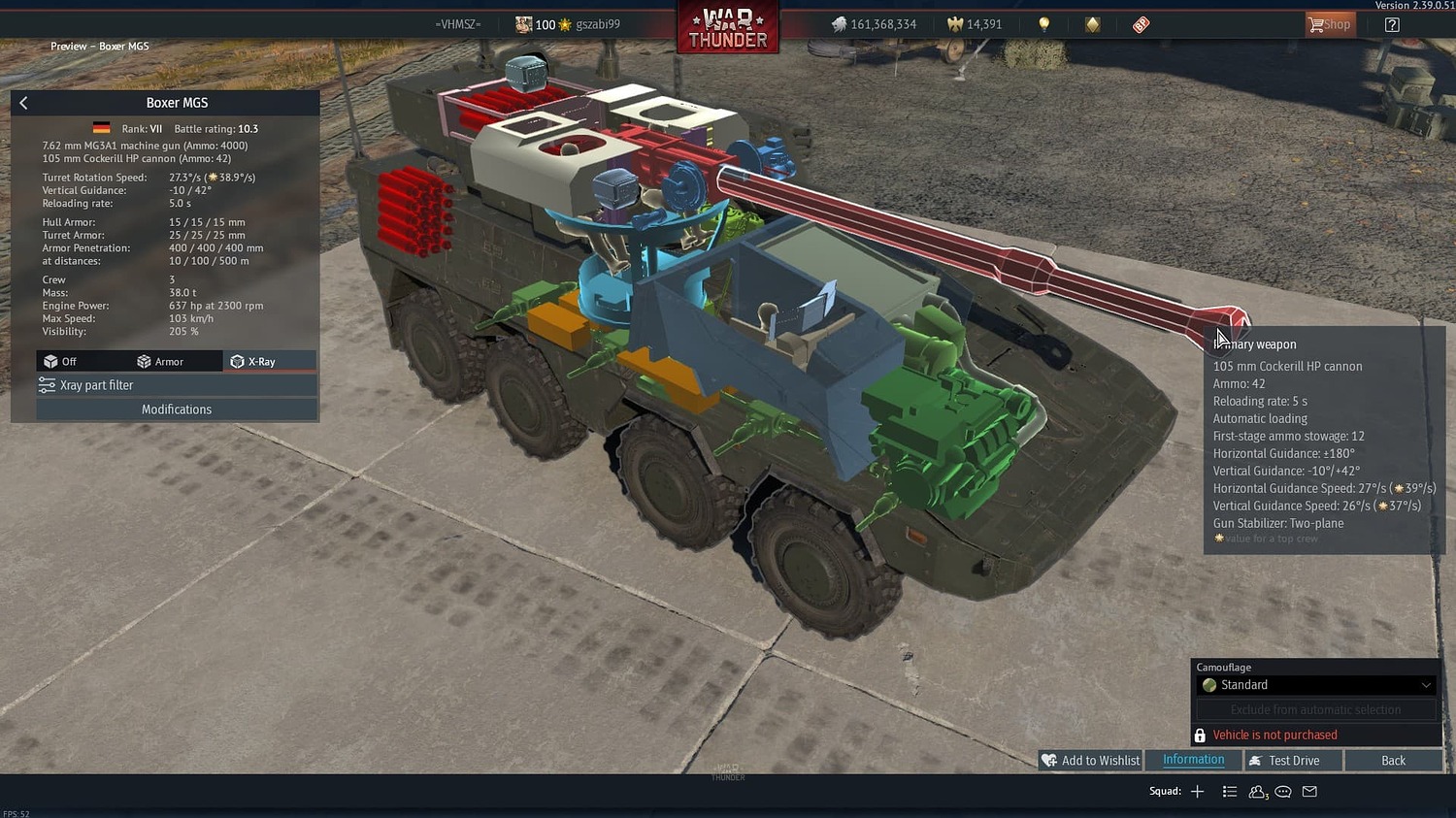1456x818 pixels.
Task: Open the Standard camouflage dropdown
Action: 1315,684
